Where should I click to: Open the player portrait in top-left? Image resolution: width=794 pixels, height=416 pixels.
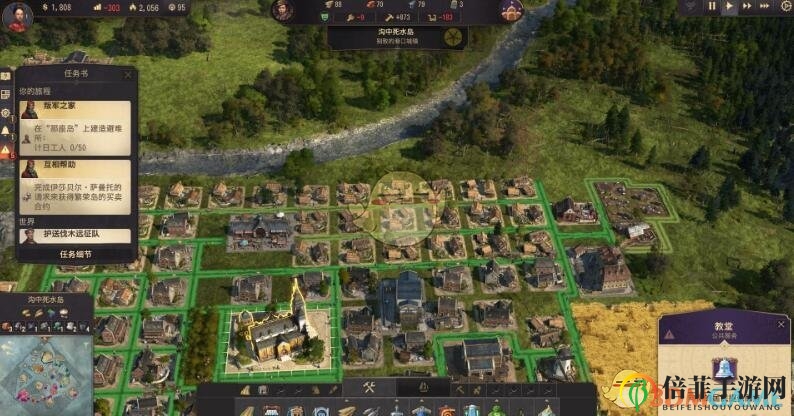click(x=16, y=17)
